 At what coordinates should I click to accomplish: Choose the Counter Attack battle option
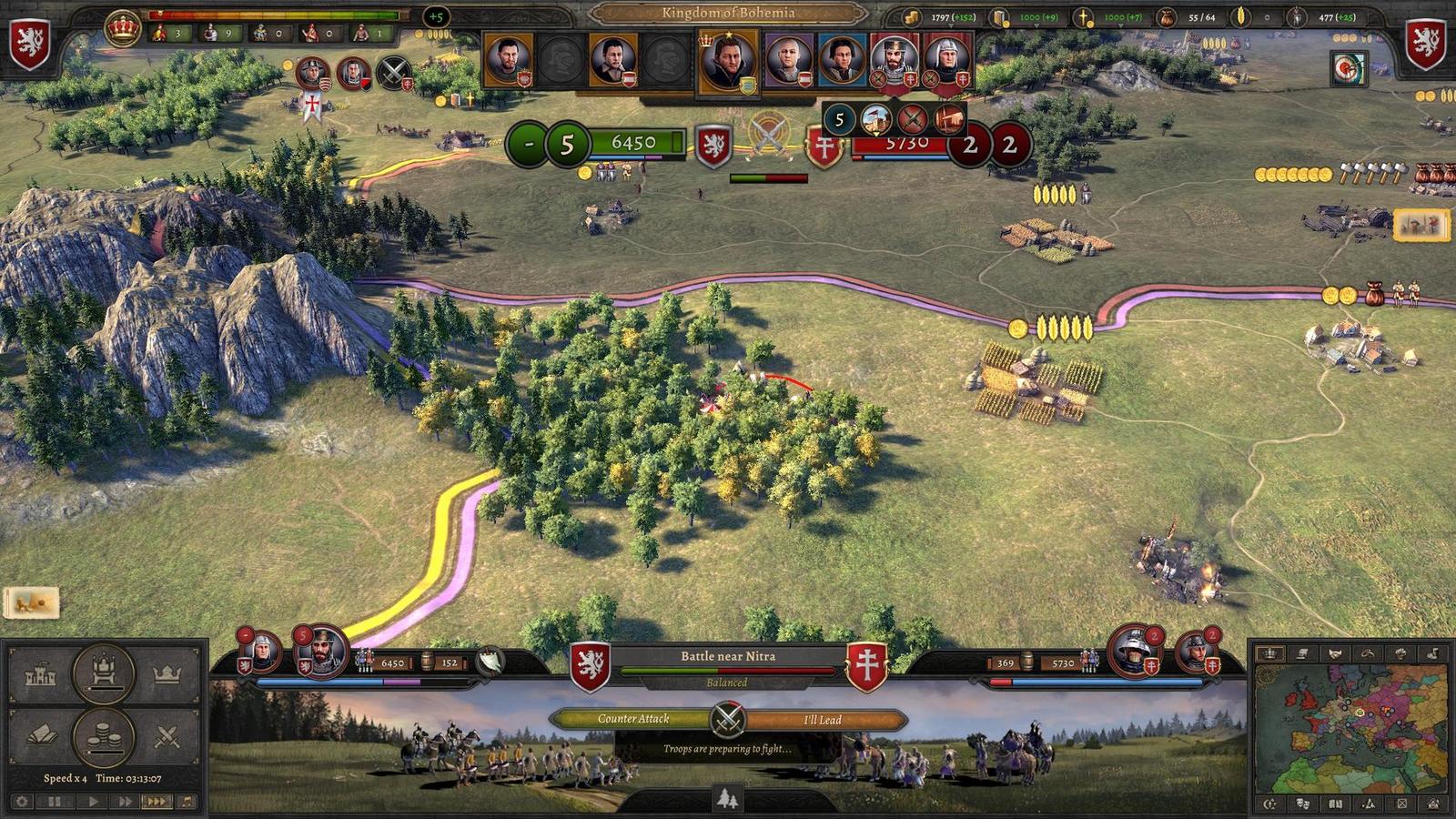[x=633, y=719]
